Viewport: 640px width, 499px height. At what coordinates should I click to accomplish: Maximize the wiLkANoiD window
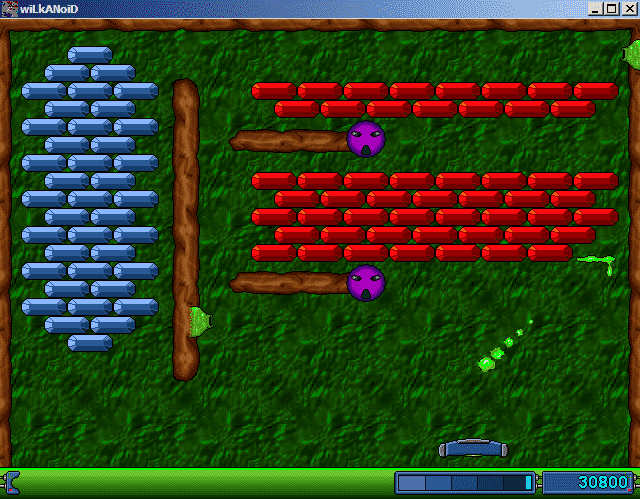tap(611, 9)
